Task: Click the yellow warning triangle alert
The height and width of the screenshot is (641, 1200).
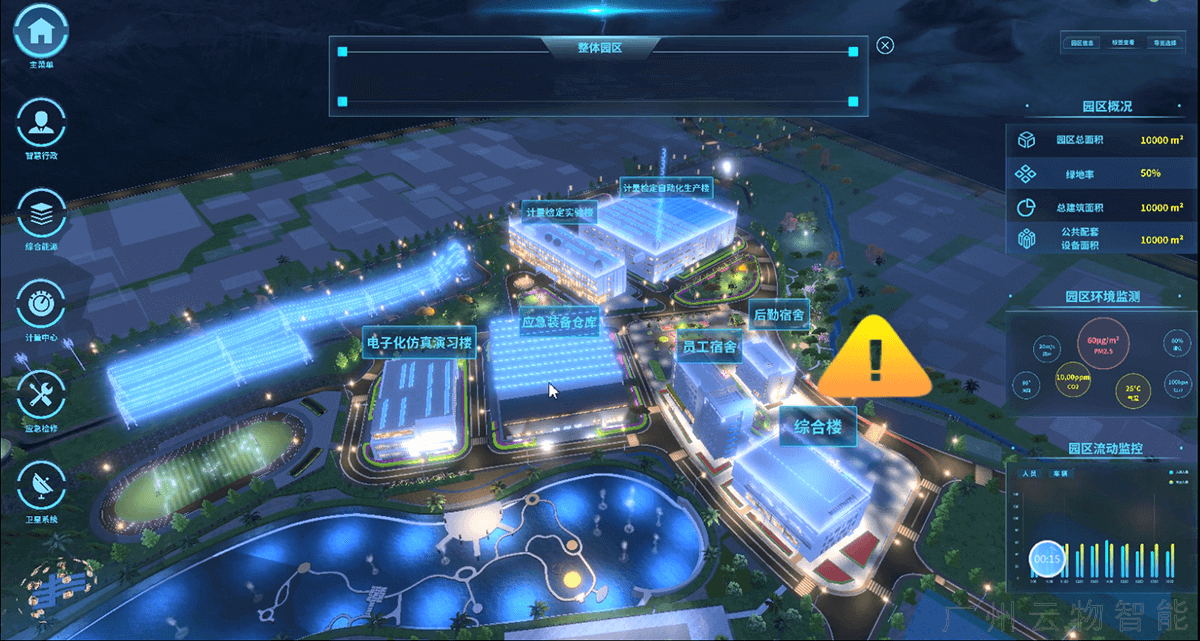Action: tap(875, 358)
